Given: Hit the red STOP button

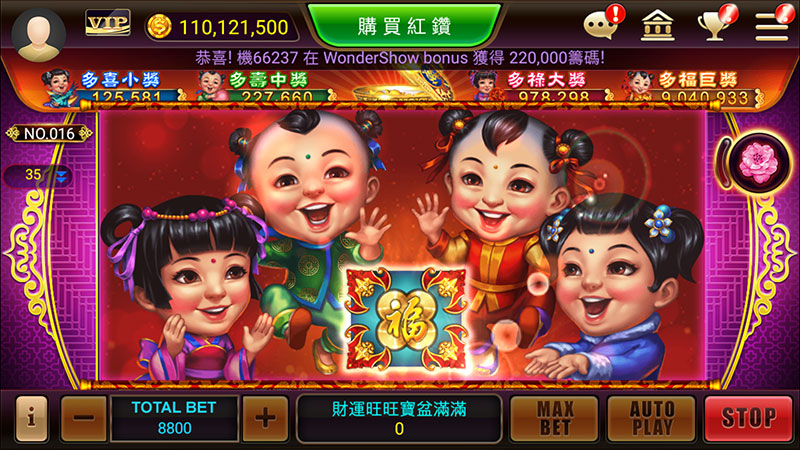Looking at the screenshot, I should (747, 417).
